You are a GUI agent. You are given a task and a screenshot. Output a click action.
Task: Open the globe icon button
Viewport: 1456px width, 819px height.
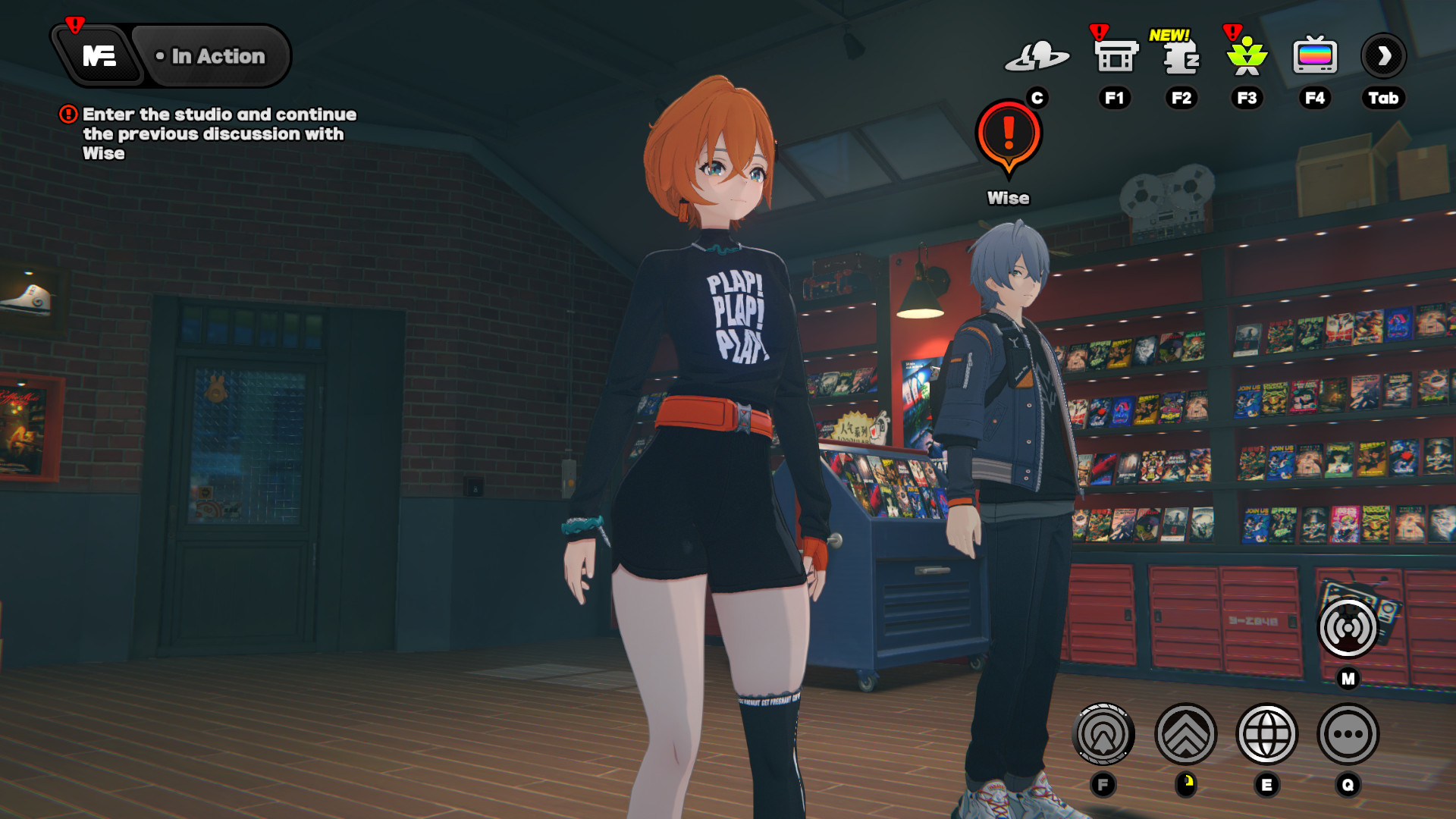click(x=1266, y=734)
